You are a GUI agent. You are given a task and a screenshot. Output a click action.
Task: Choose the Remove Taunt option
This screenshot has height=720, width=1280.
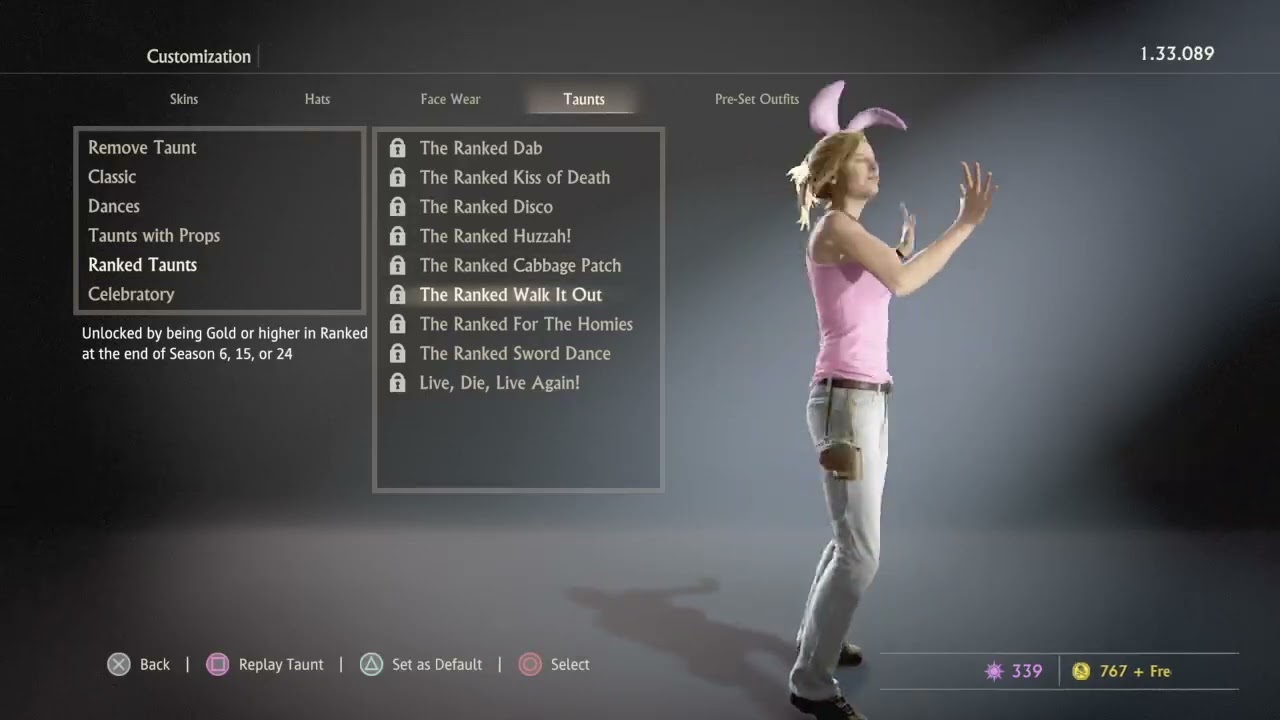click(x=142, y=148)
